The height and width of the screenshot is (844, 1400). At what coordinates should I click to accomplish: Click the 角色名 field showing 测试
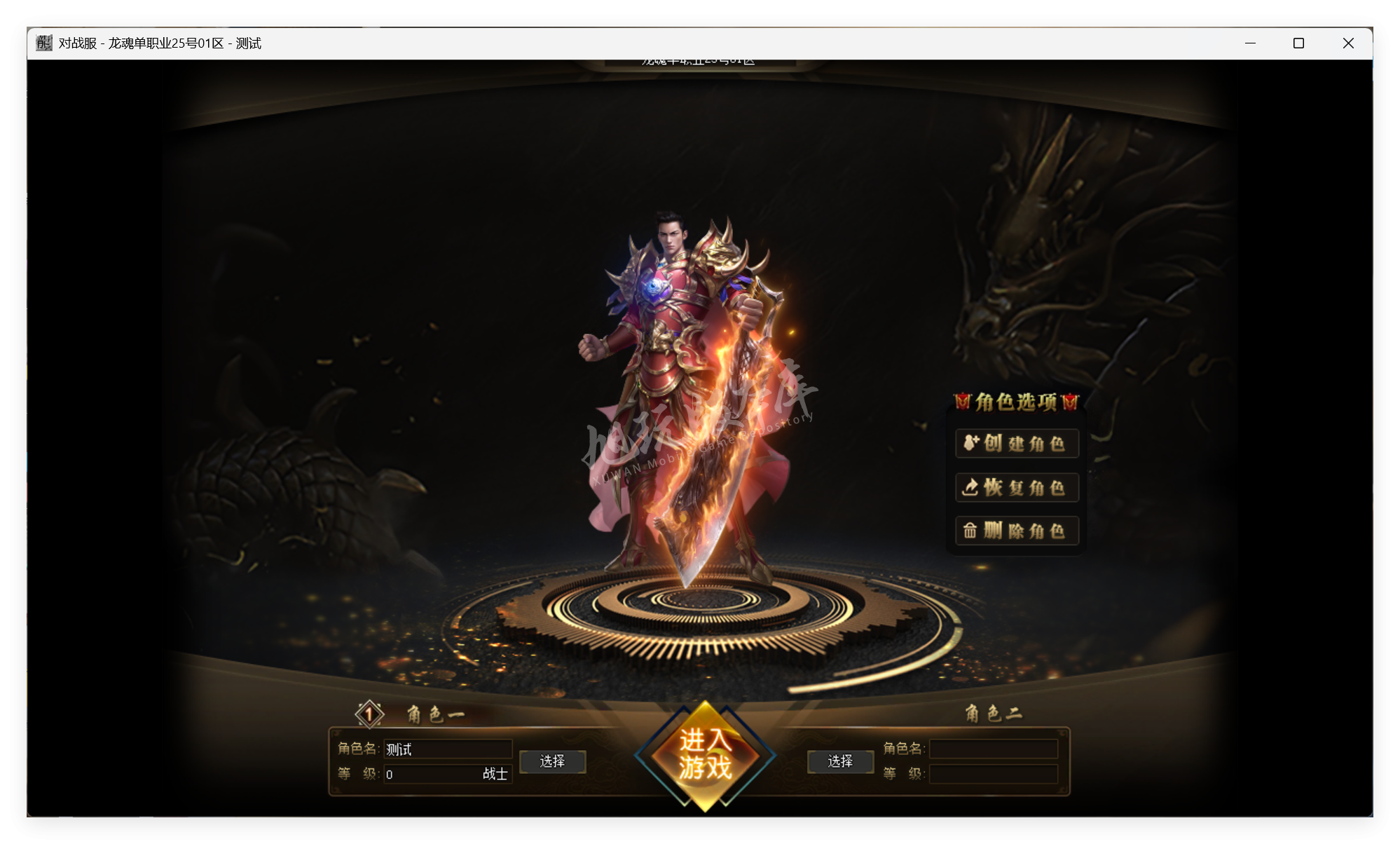click(448, 749)
